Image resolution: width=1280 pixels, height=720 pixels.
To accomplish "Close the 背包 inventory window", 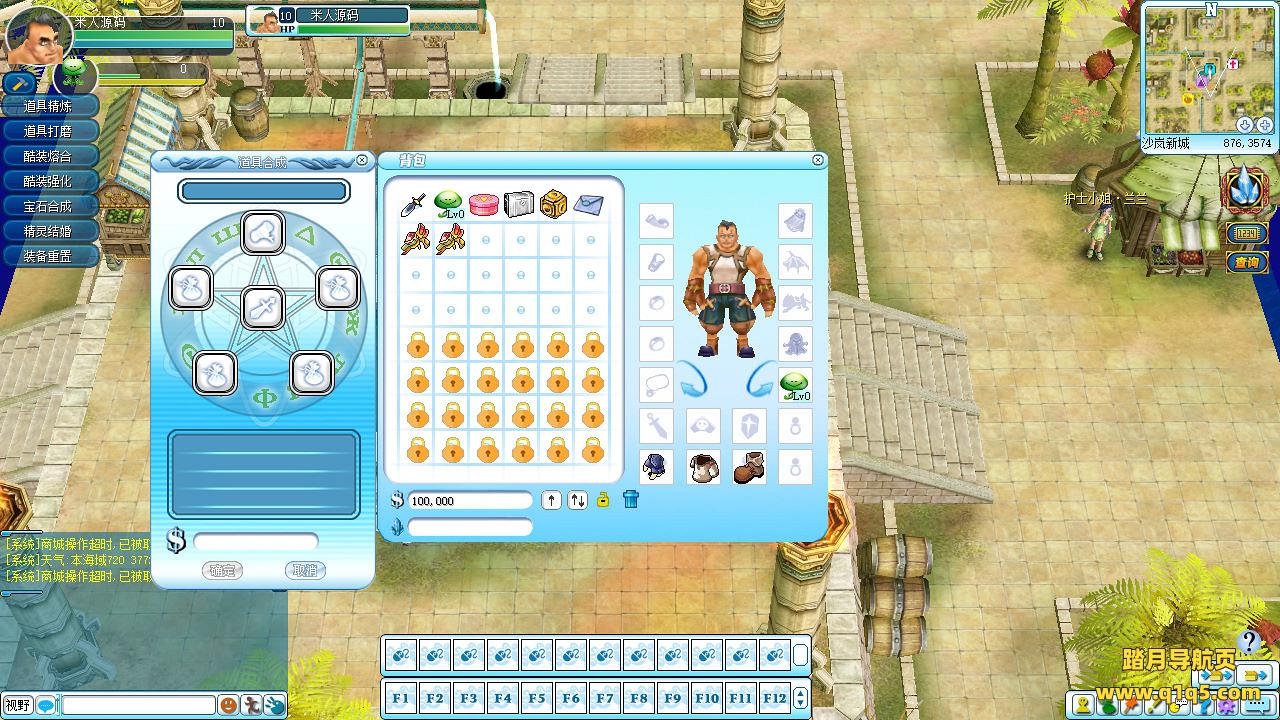I will click(x=818, y=160).
